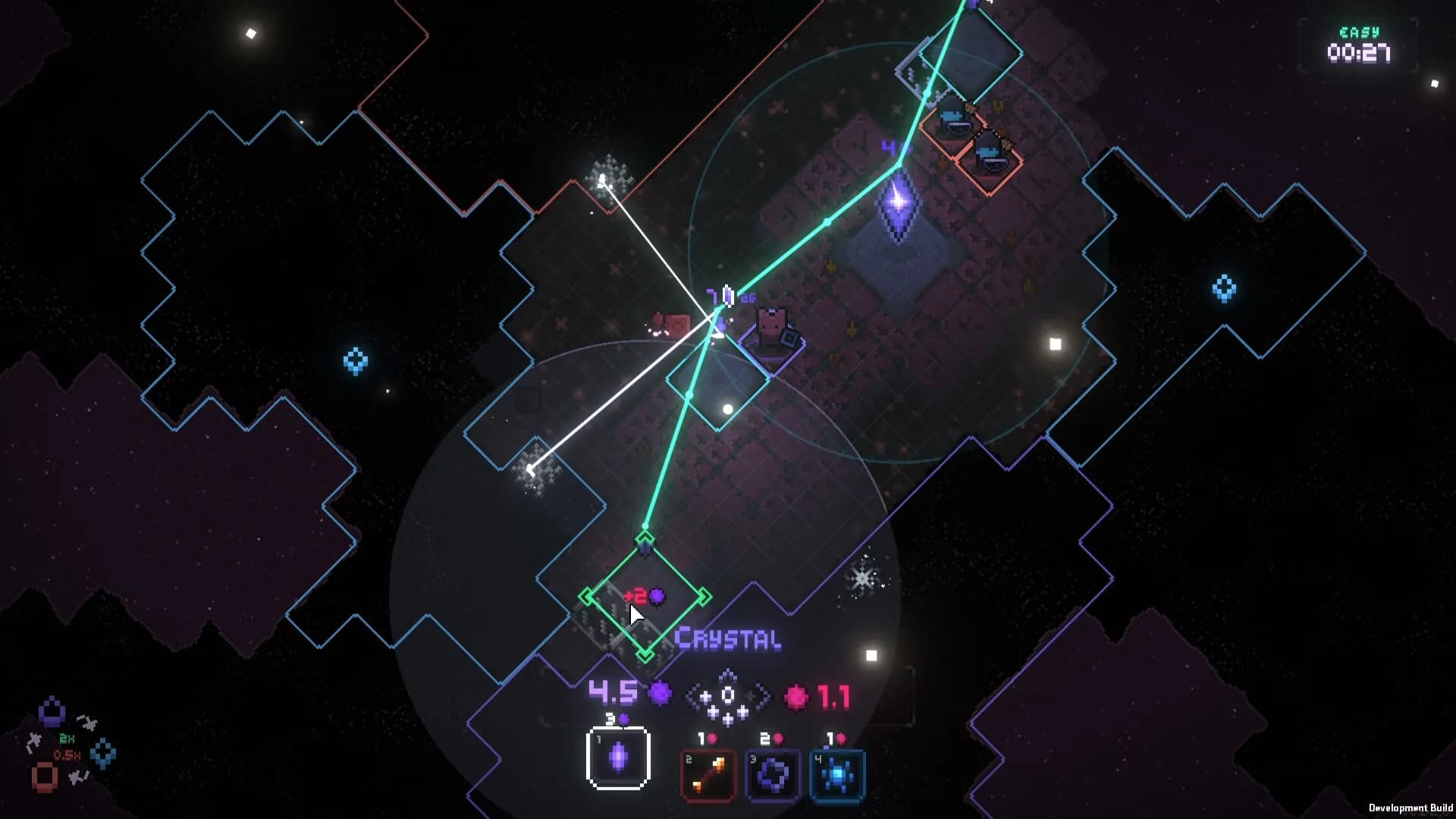This screenshot has width=1456, height=819.
Task: Toggle the 2x game speed
Action: pyautogui.click(x=67, y=738)
